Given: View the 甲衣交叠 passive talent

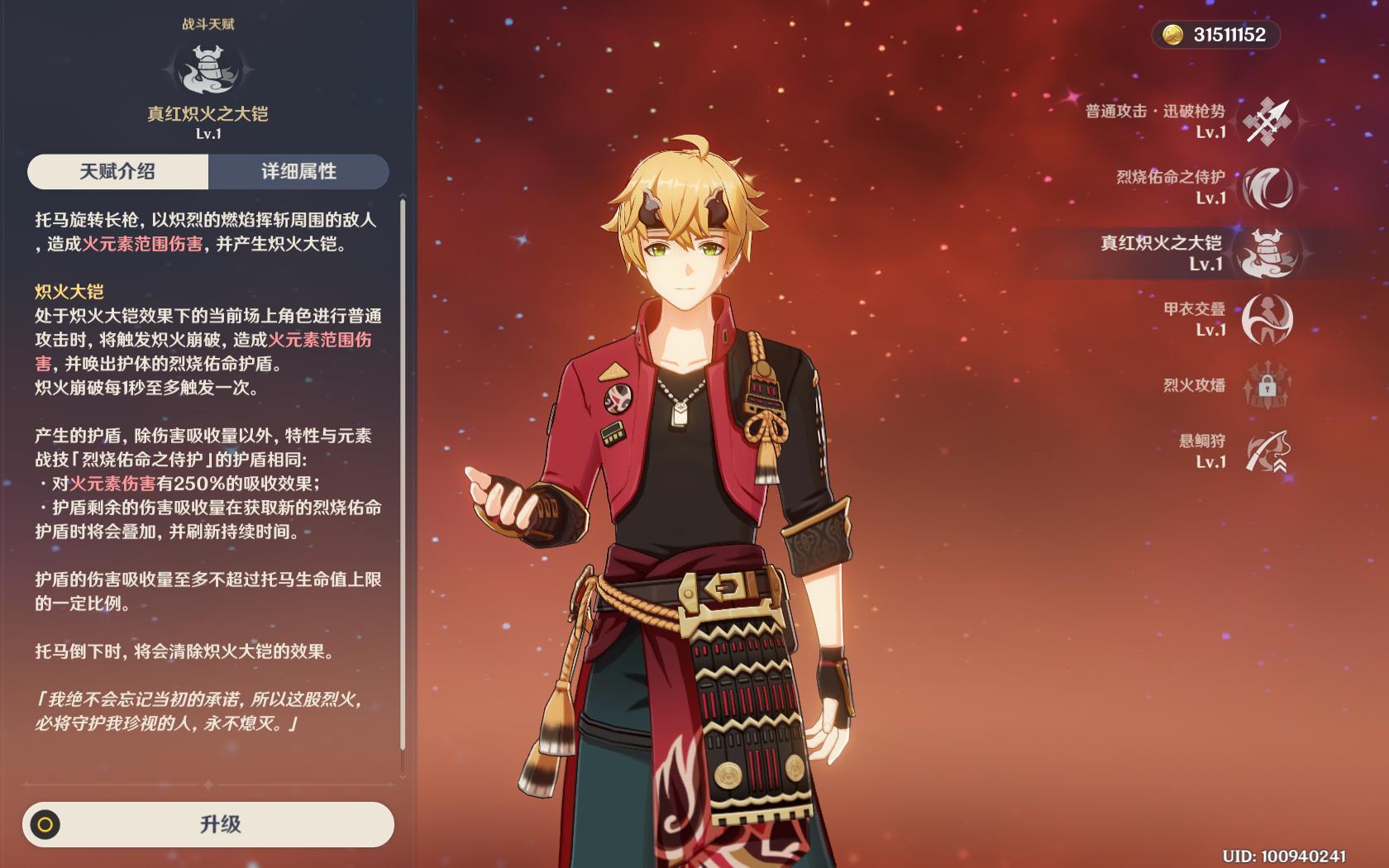Looking at the screenshot, I should 1267,319.
